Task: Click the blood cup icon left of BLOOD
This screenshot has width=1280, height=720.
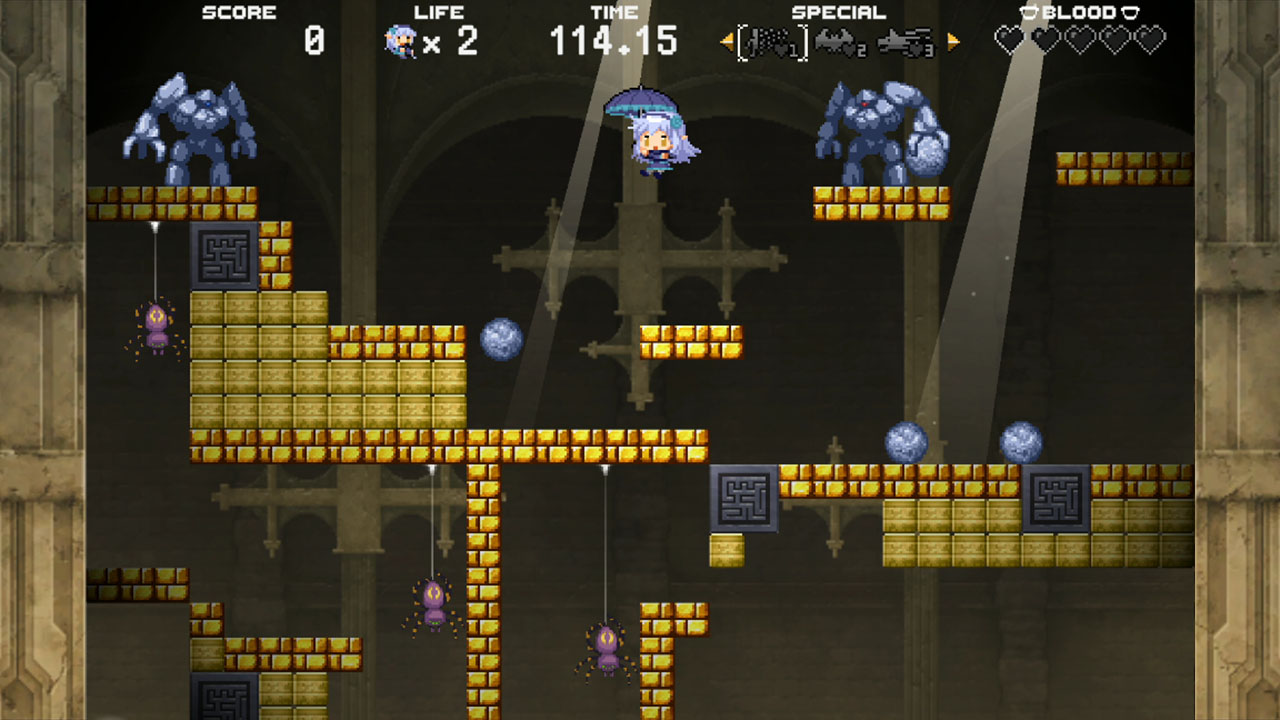Action: pyautogui.click(x=1028, y=12)
